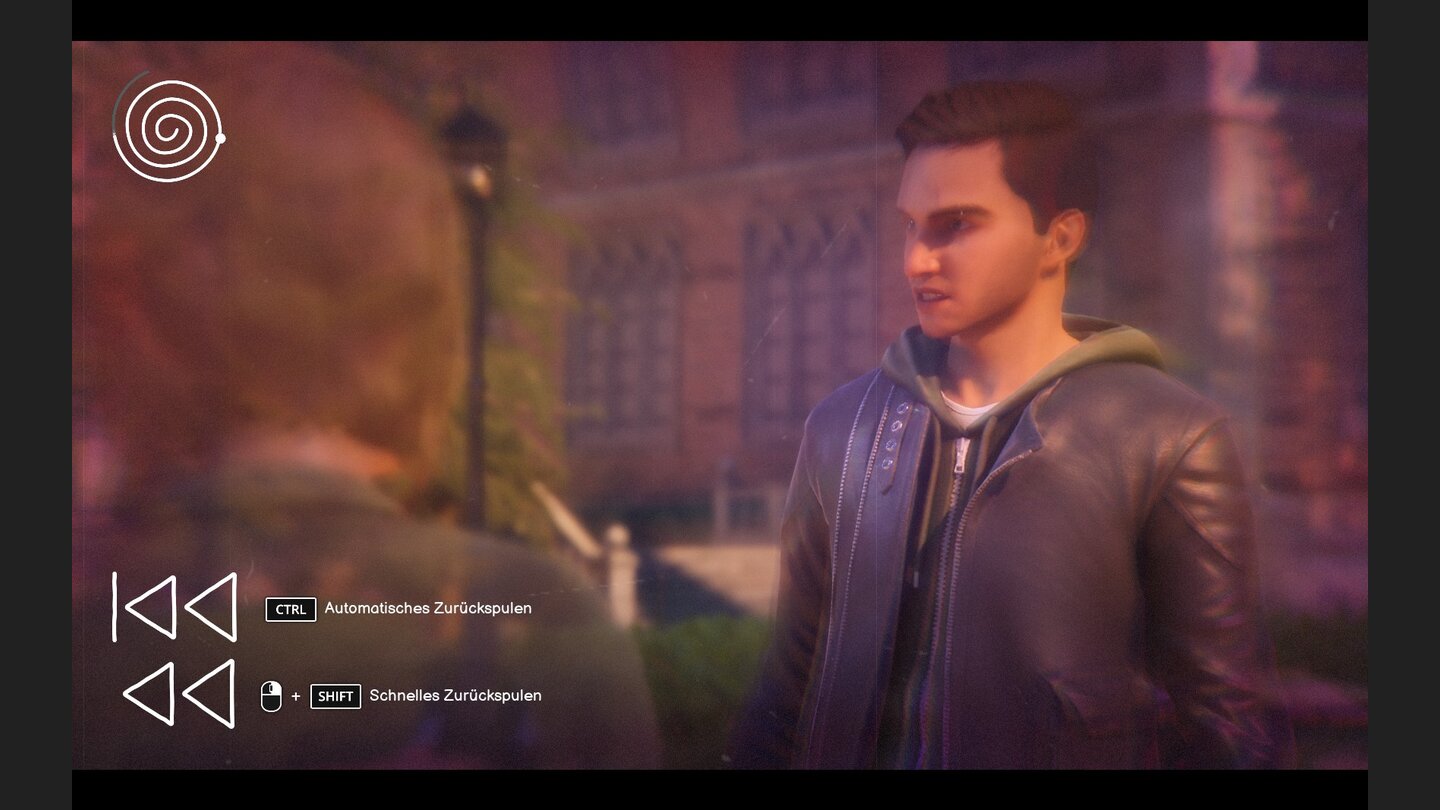Viewport: 1440px width, 810px height.
Task: Select the CTRL key badge
Action: click(x=290, y=609)
